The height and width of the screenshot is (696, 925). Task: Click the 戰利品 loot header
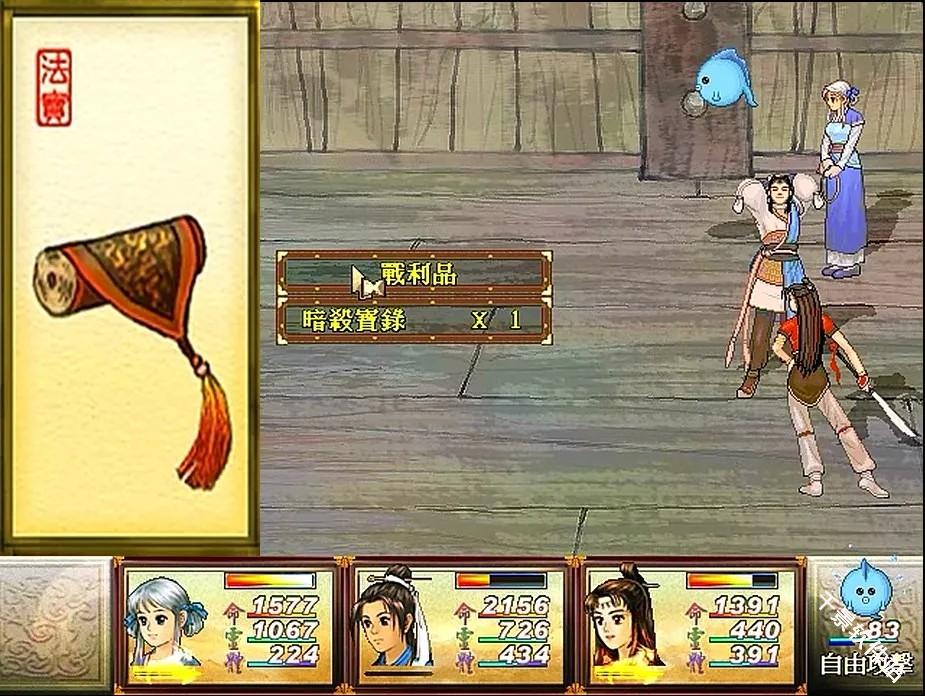[414, 274]
